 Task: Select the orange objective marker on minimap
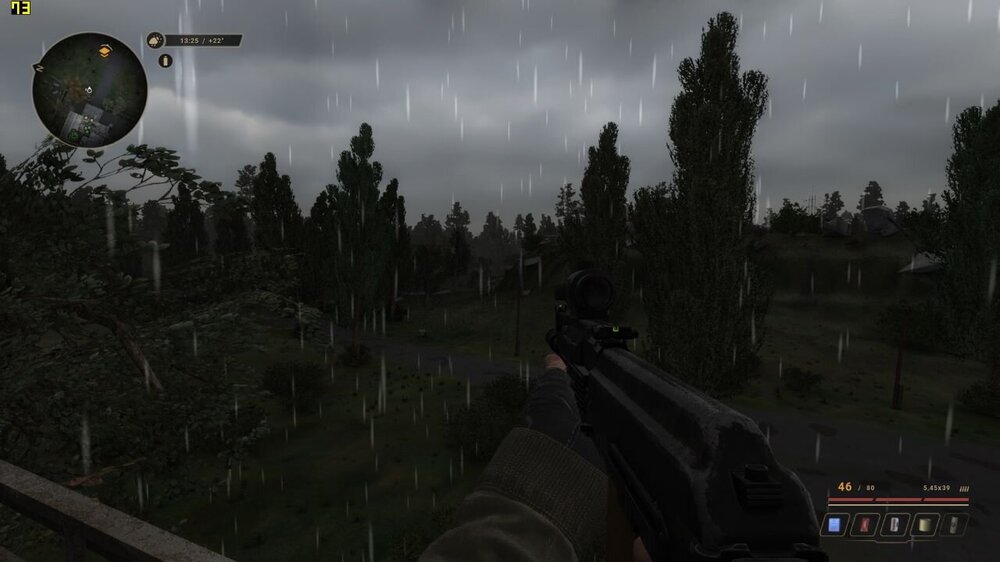104,50
